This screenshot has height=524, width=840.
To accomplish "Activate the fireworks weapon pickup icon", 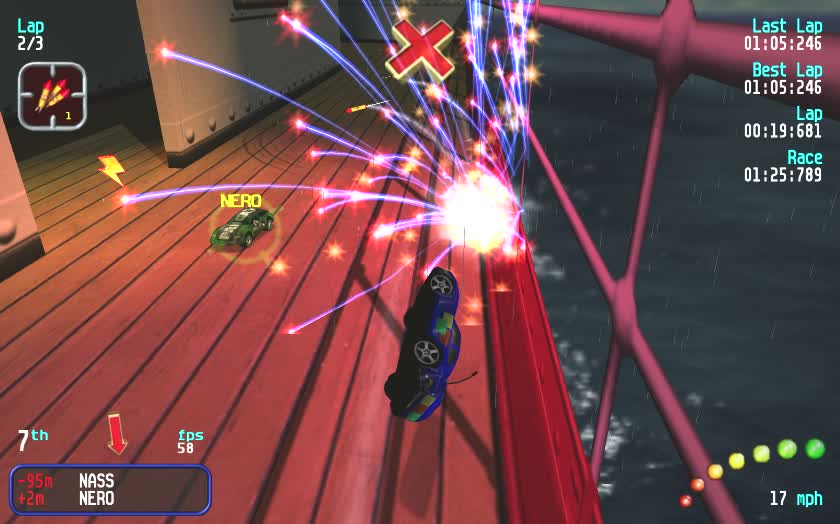I will pos(52,95).
